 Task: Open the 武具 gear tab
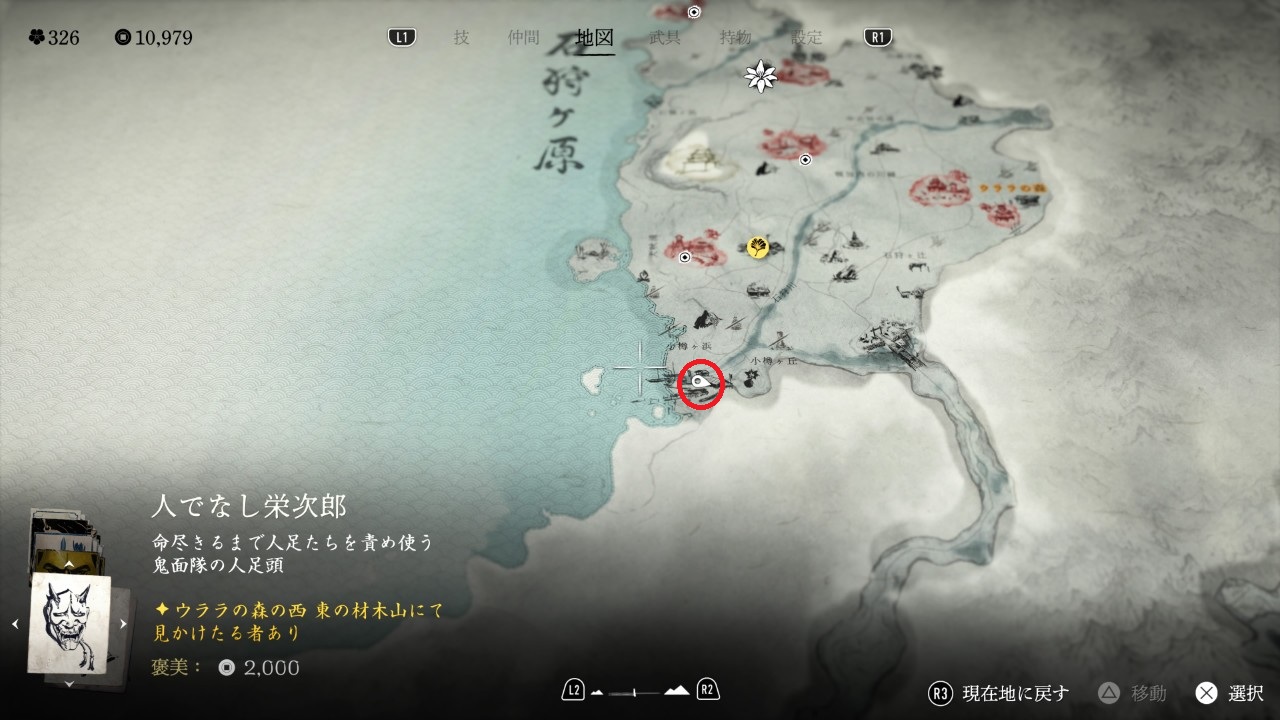665,38
